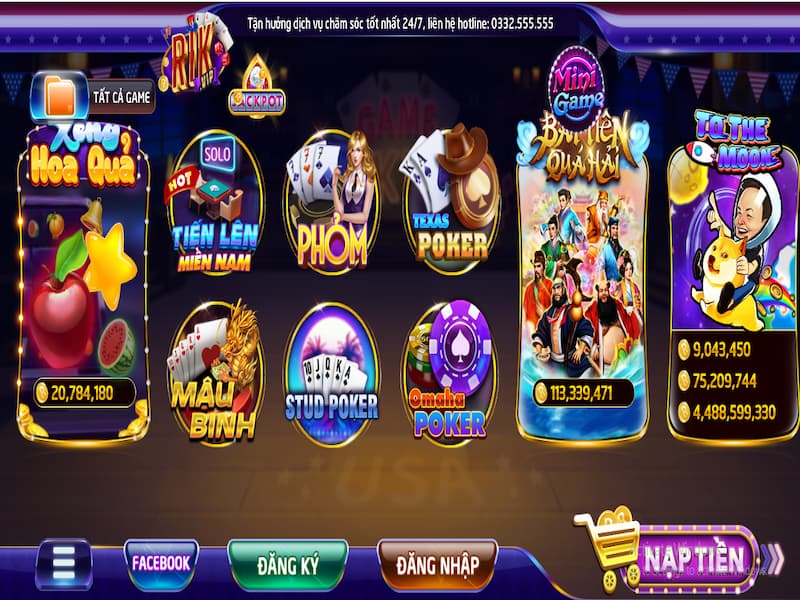Screen dimensions: 800x600
Task: Open the Mini Game badge
Action: click(x=578, y=78)
